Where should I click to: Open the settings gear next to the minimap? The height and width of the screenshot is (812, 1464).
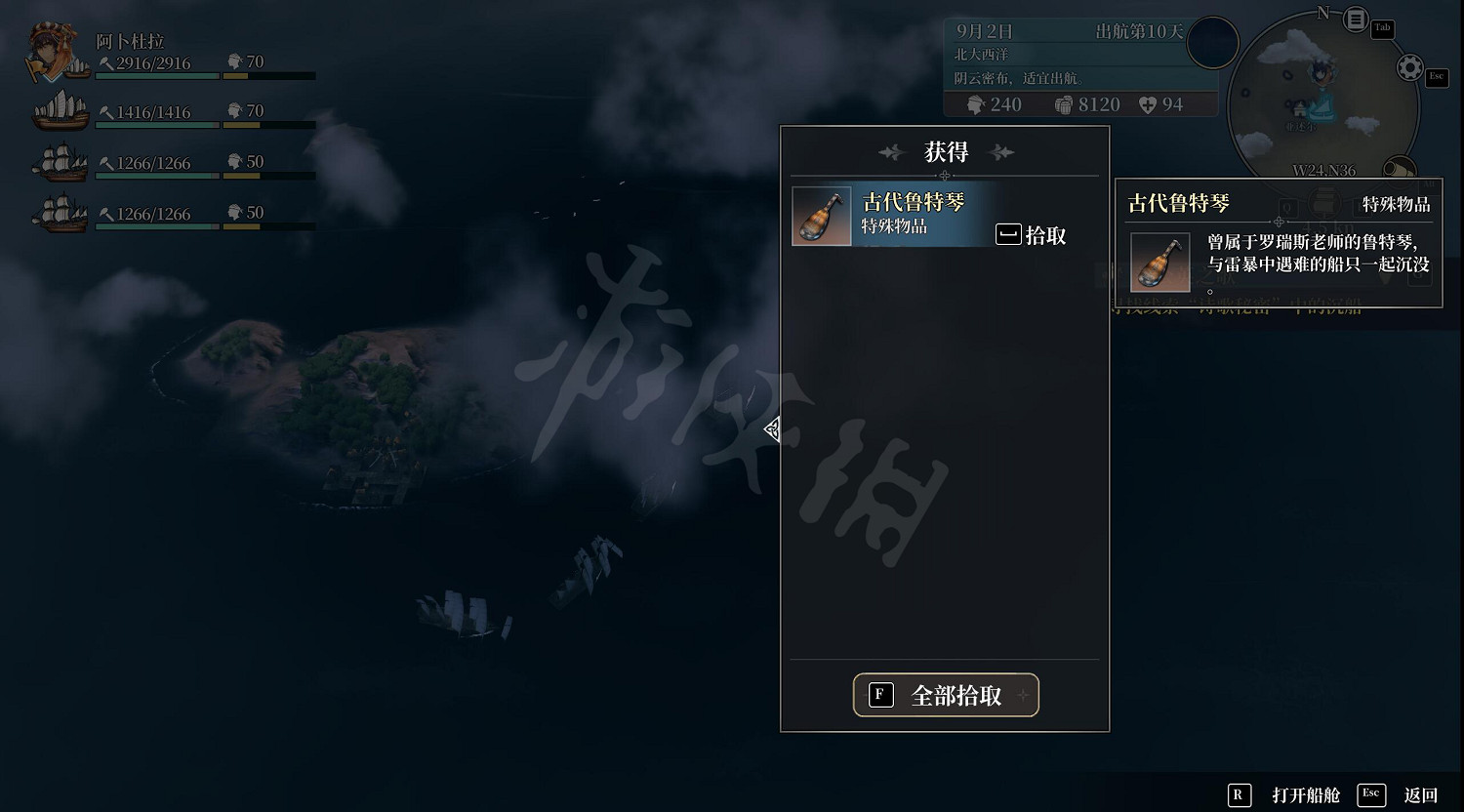pyautogui.click(x=1408, y=66)
